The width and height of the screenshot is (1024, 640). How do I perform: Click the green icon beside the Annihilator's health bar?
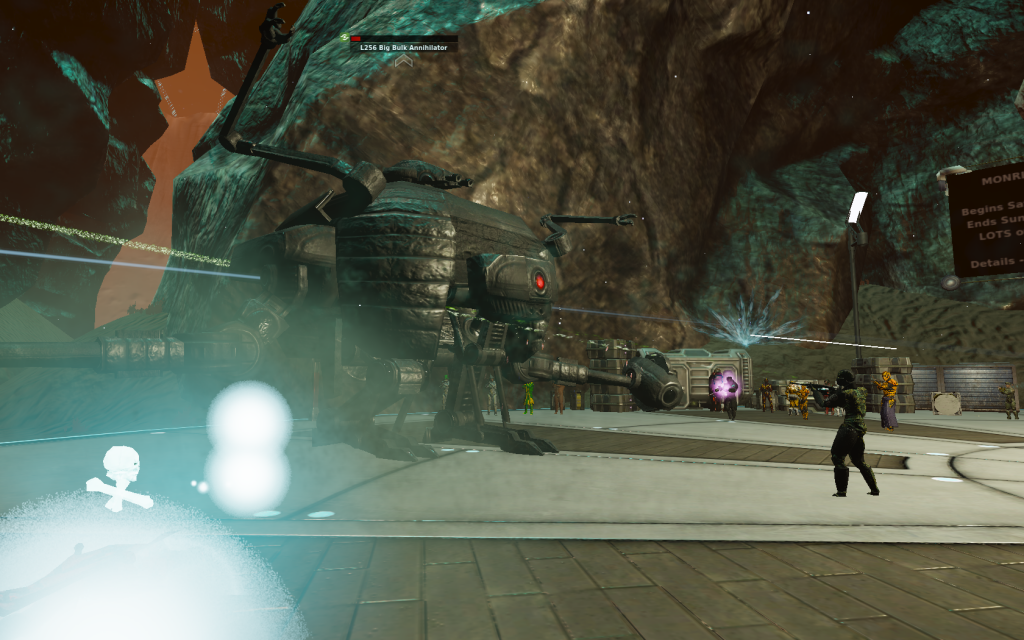point(344,38)
